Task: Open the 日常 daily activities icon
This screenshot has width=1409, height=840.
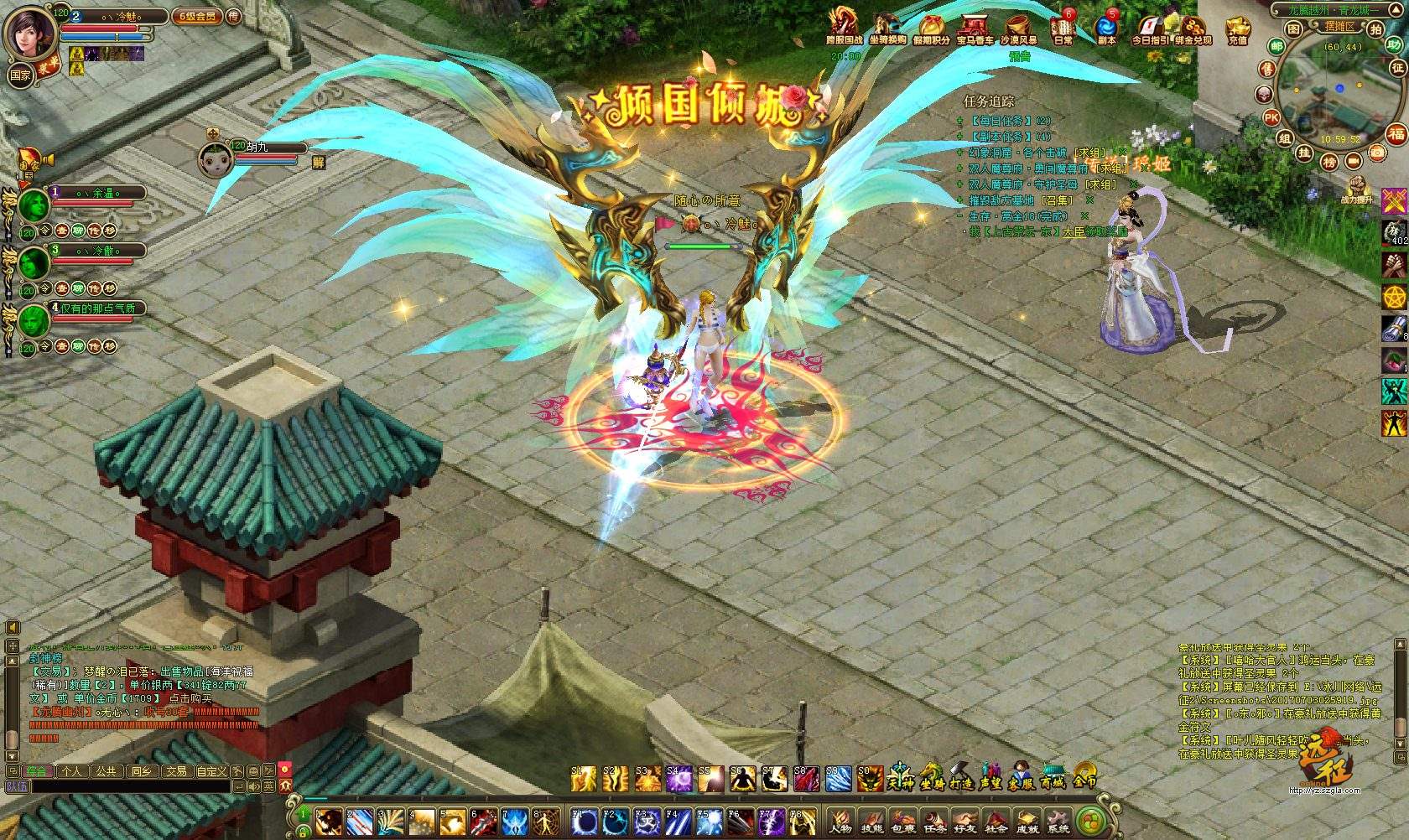Action: click(x=1063, y=27)
